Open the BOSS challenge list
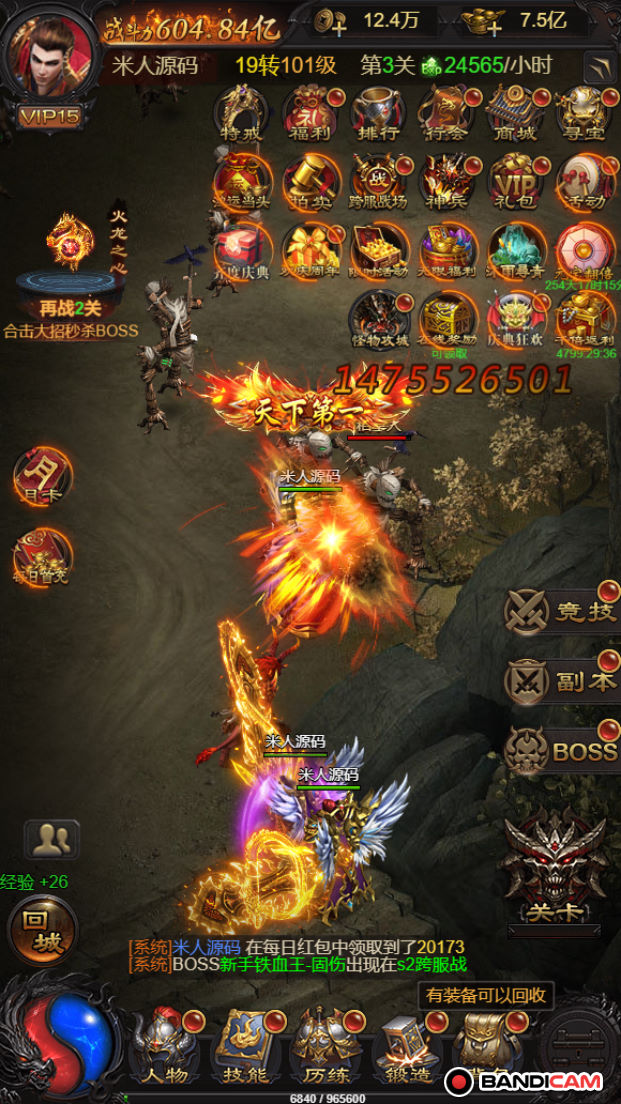Image resolution: width=621 pixels, height=1104 pixels. (562, 750)
